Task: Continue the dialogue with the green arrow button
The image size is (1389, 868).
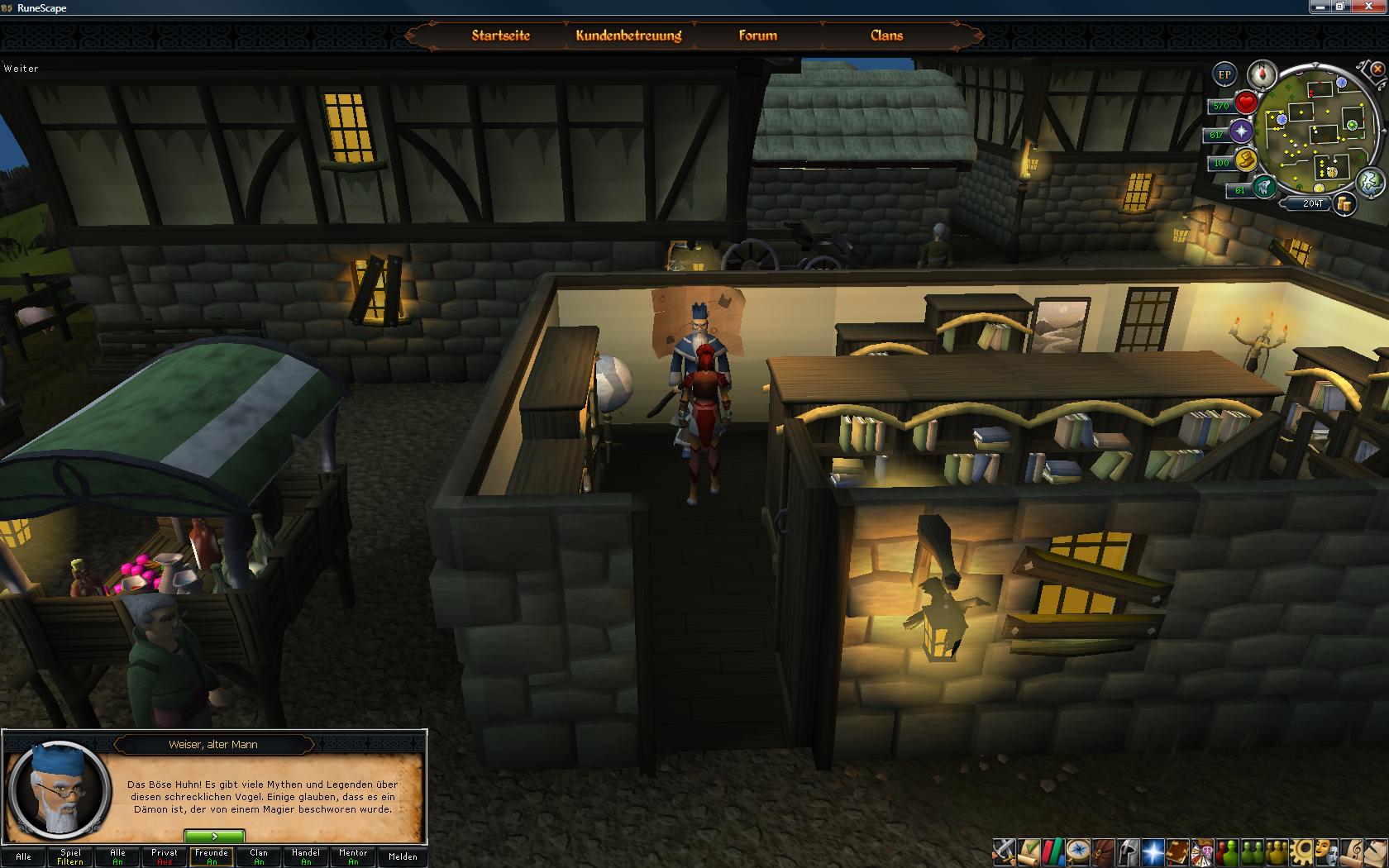Action: click(214, 837)
